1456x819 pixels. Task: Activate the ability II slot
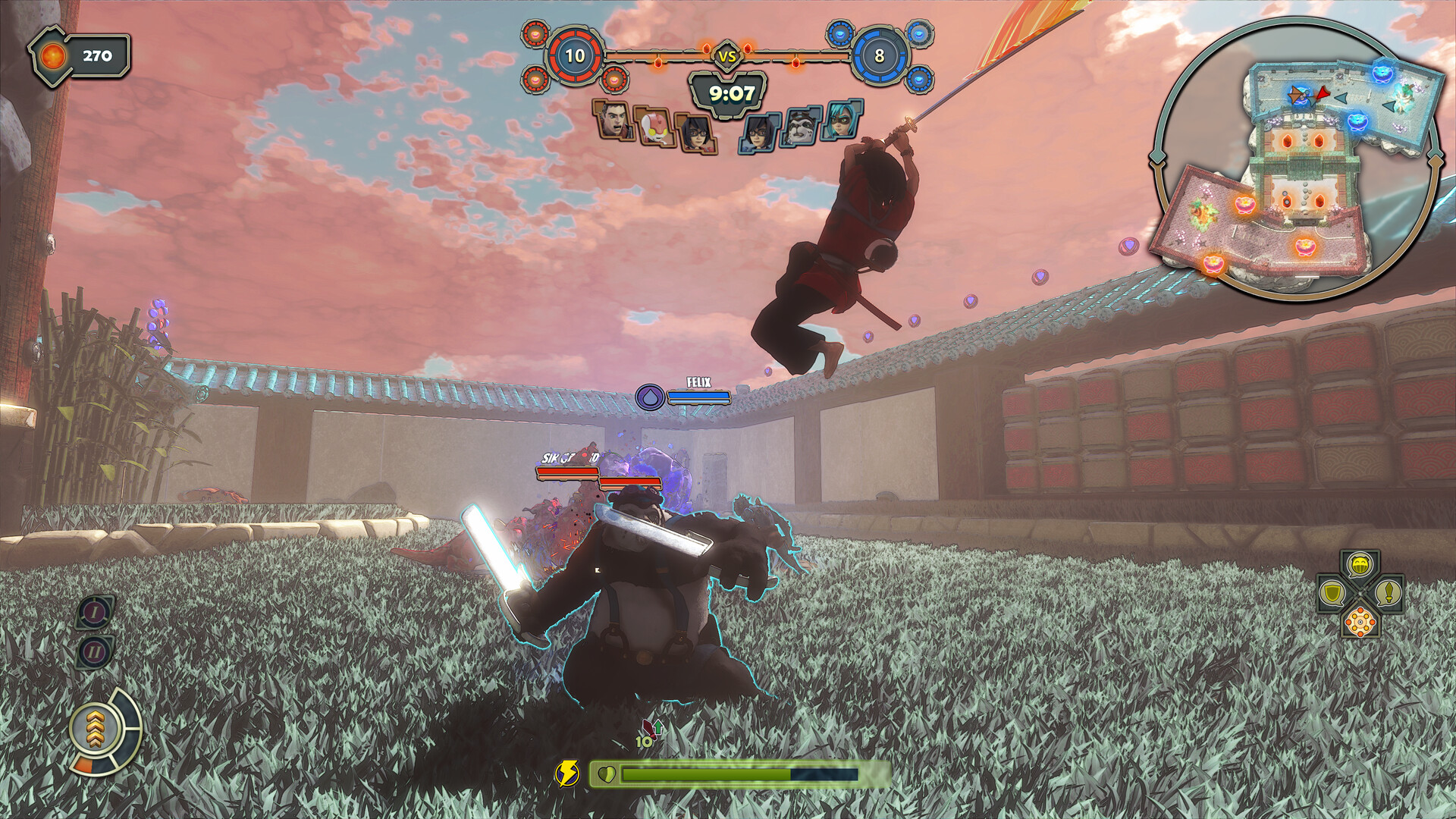95,651
